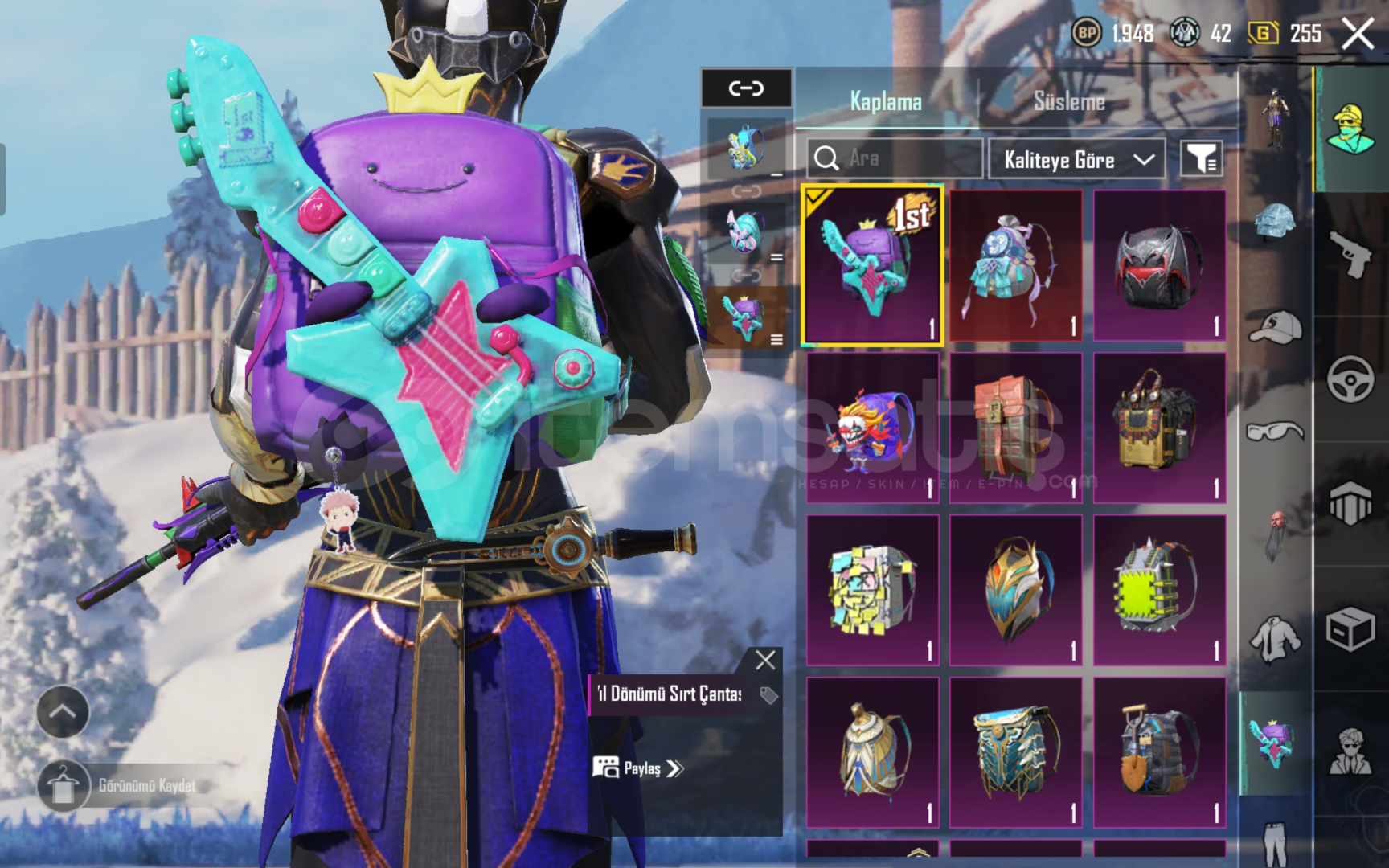This screenshot has height=868, width=1389.
Task: Open the pistol weapon skins category
Action: (x=1350, y=253)
